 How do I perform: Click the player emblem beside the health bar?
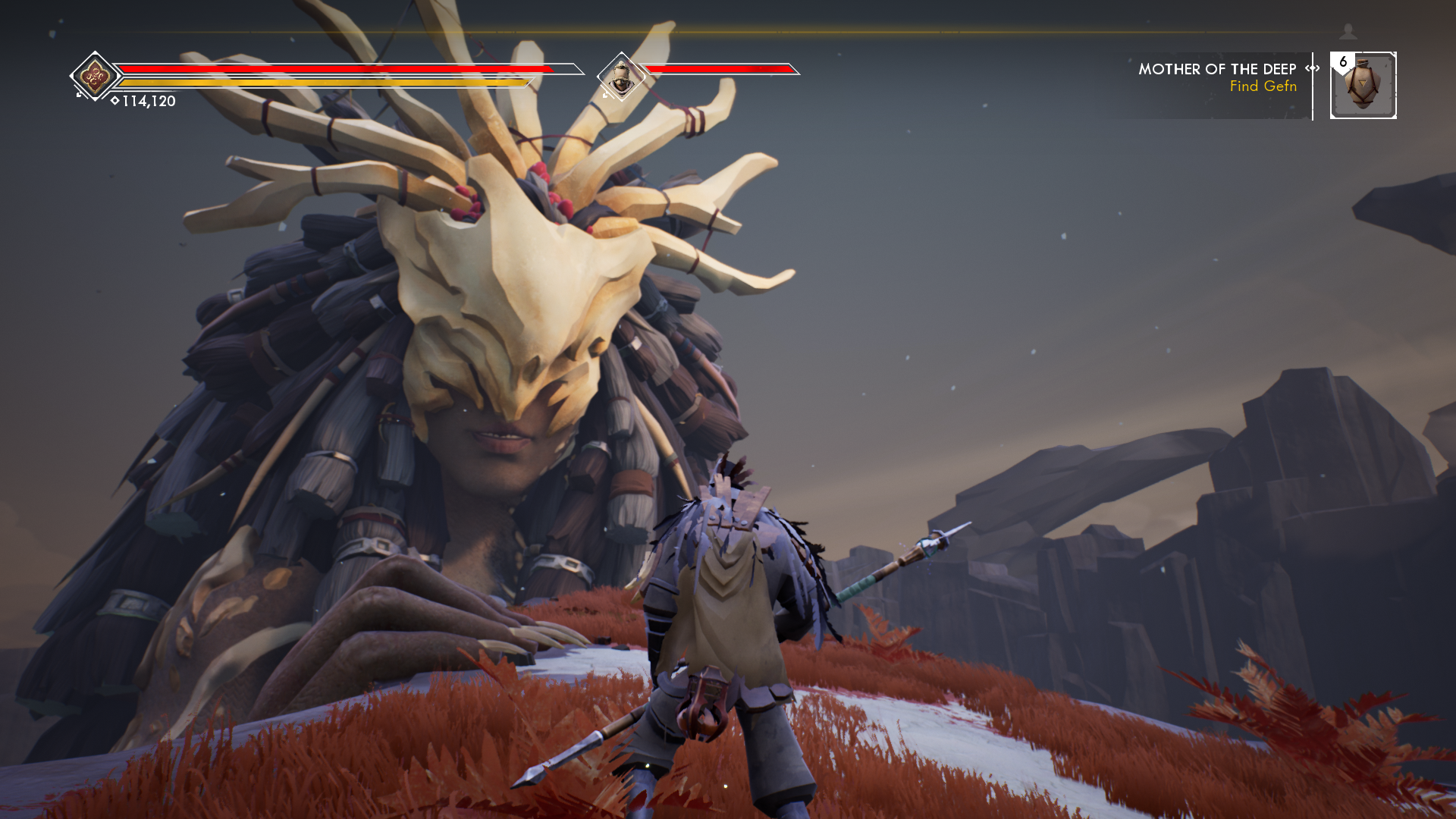coord(95,76)
